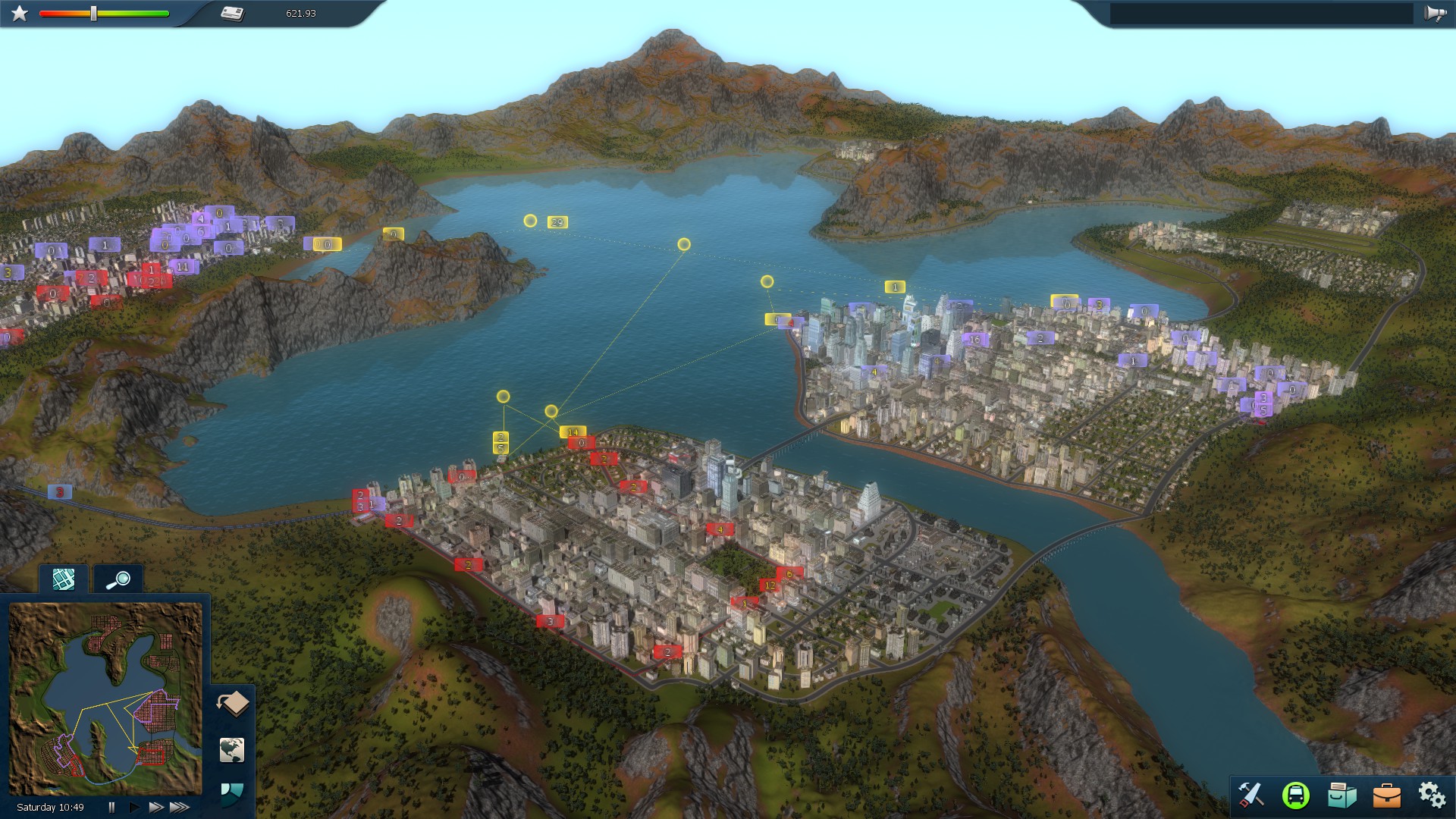Screen dimensions: 1456x819
Task: Select the yellow waypoint circle over the lake
Action: coord(683,243)
